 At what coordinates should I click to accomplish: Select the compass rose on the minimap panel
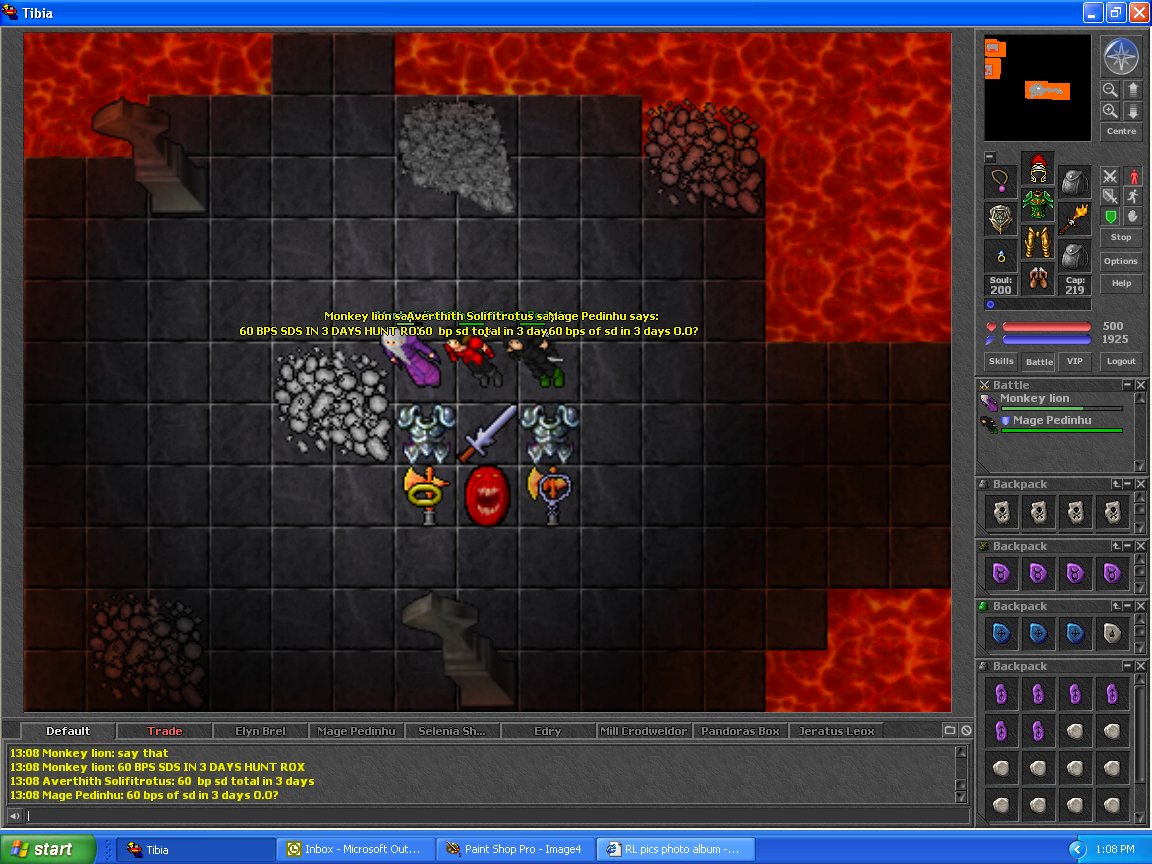(x=1121, y=56)
